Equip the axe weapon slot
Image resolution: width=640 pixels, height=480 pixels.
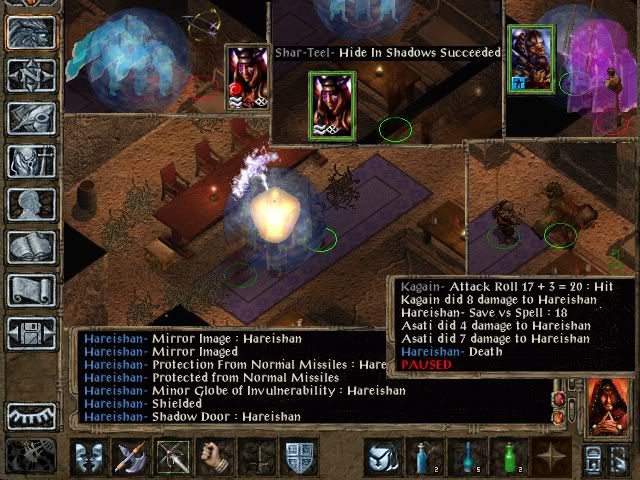click(x=131, y=458)
